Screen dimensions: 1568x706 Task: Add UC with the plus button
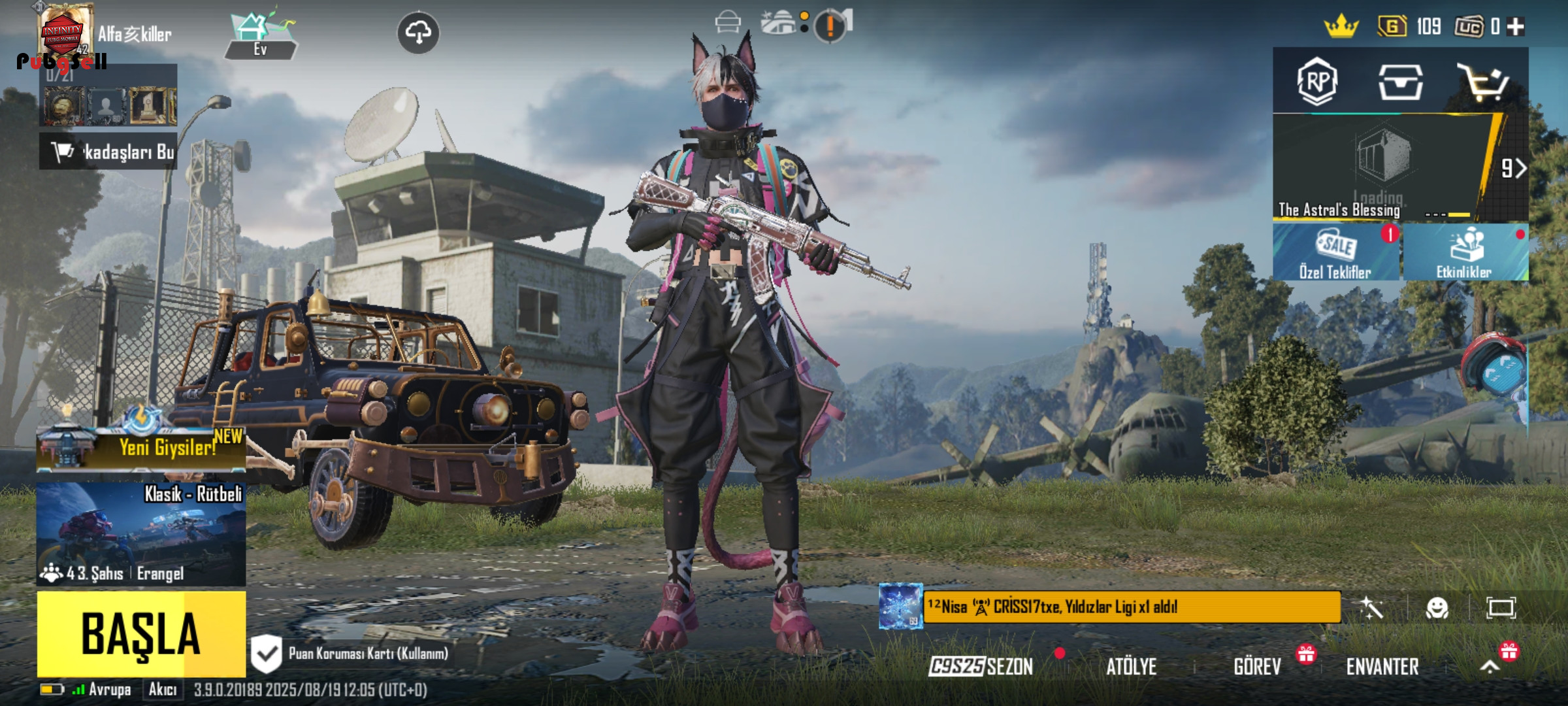[1515, 27]
